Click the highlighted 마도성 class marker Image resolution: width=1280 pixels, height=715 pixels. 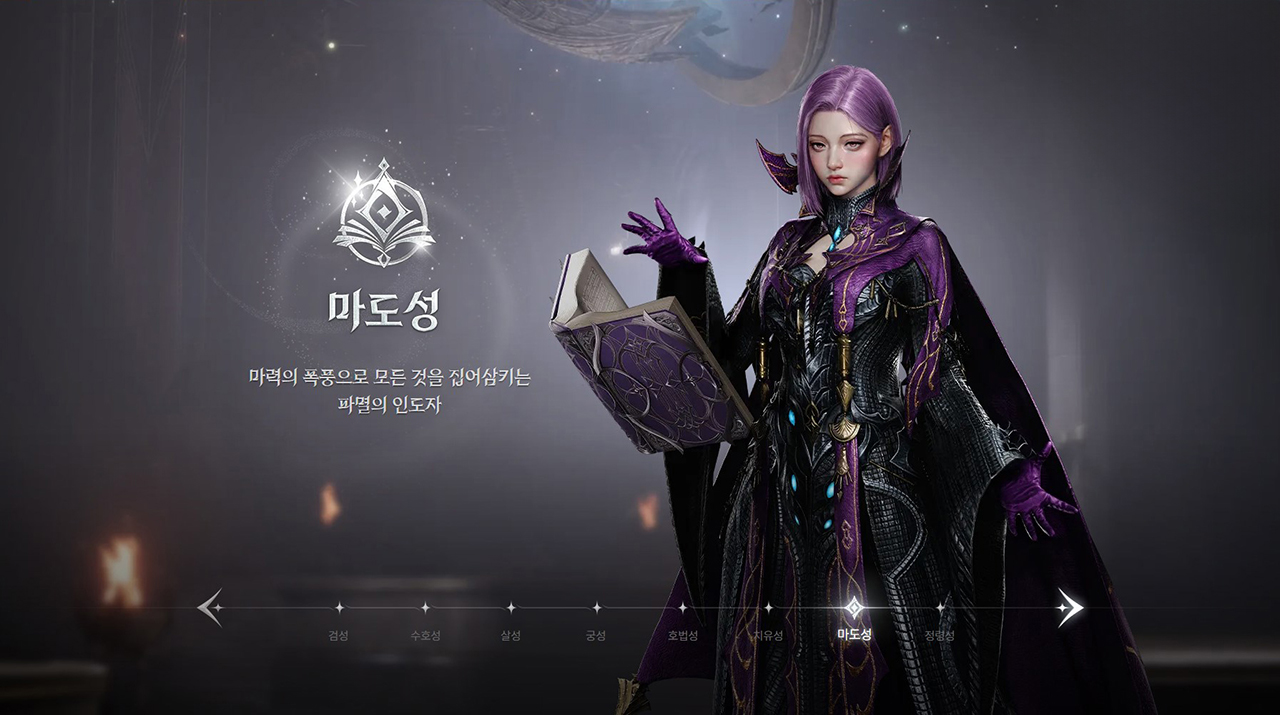tap(854, 608)
